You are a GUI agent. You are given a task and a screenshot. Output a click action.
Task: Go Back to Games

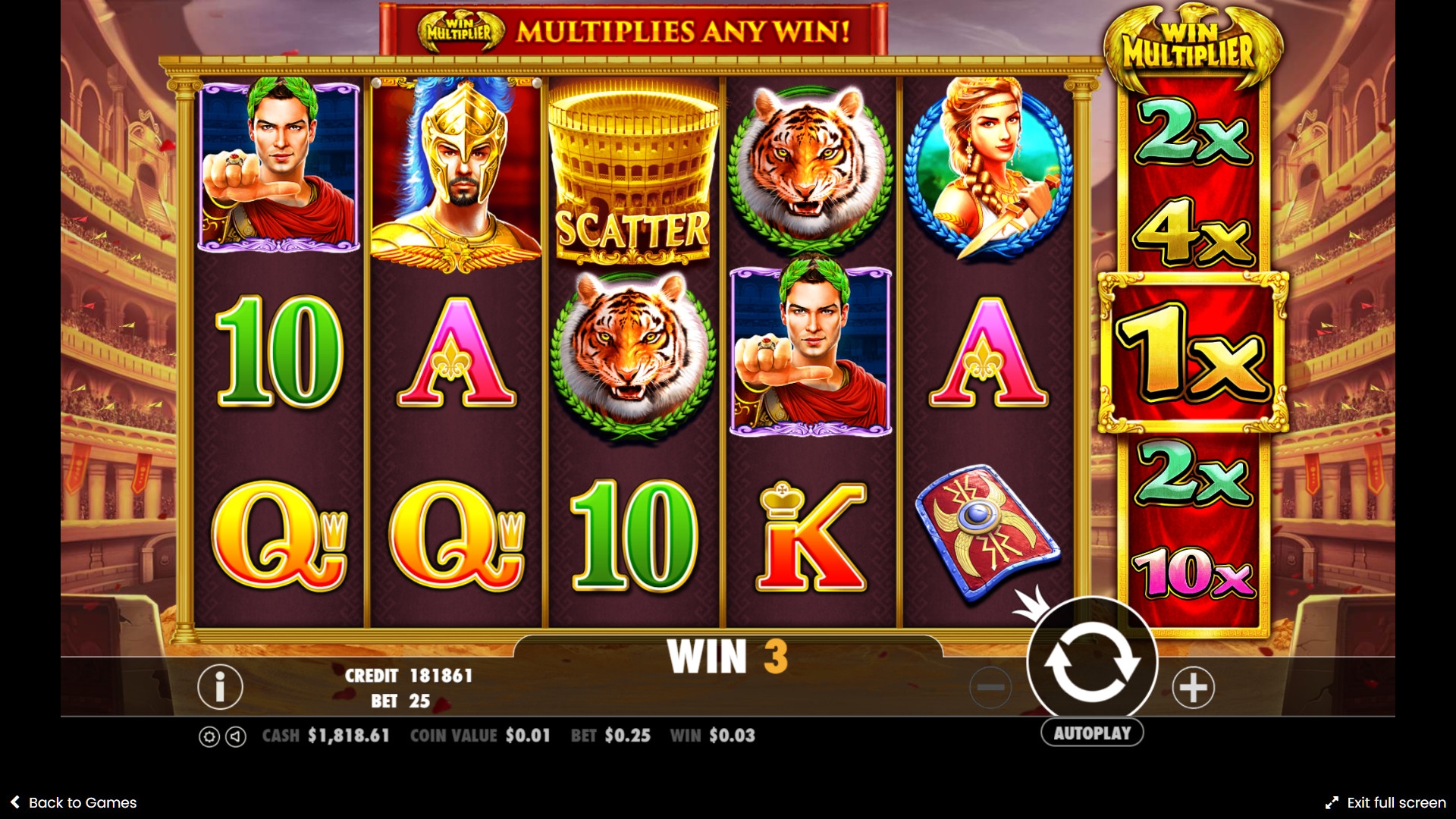coord(74,802)
